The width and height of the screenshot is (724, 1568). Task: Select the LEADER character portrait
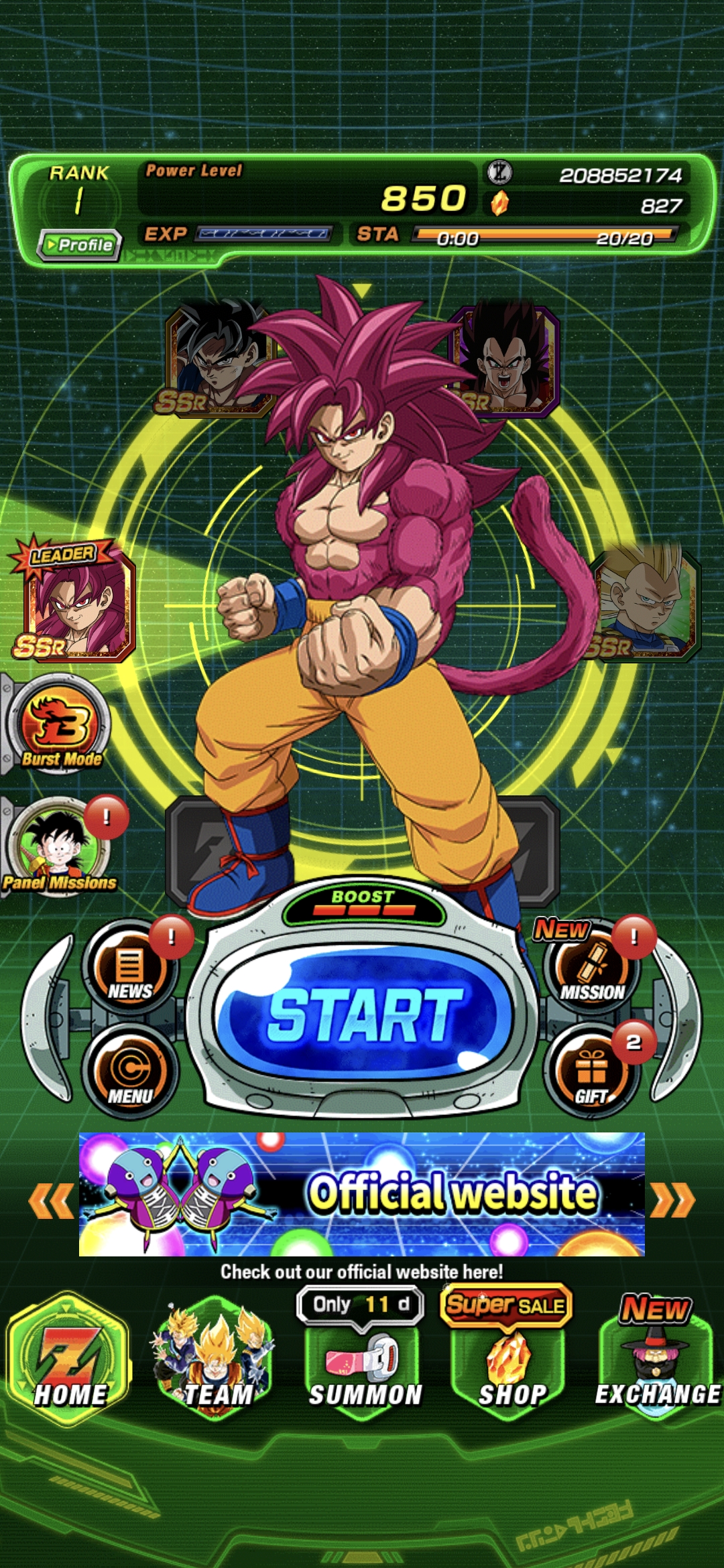pyautogui.click(x=77, y=603)
